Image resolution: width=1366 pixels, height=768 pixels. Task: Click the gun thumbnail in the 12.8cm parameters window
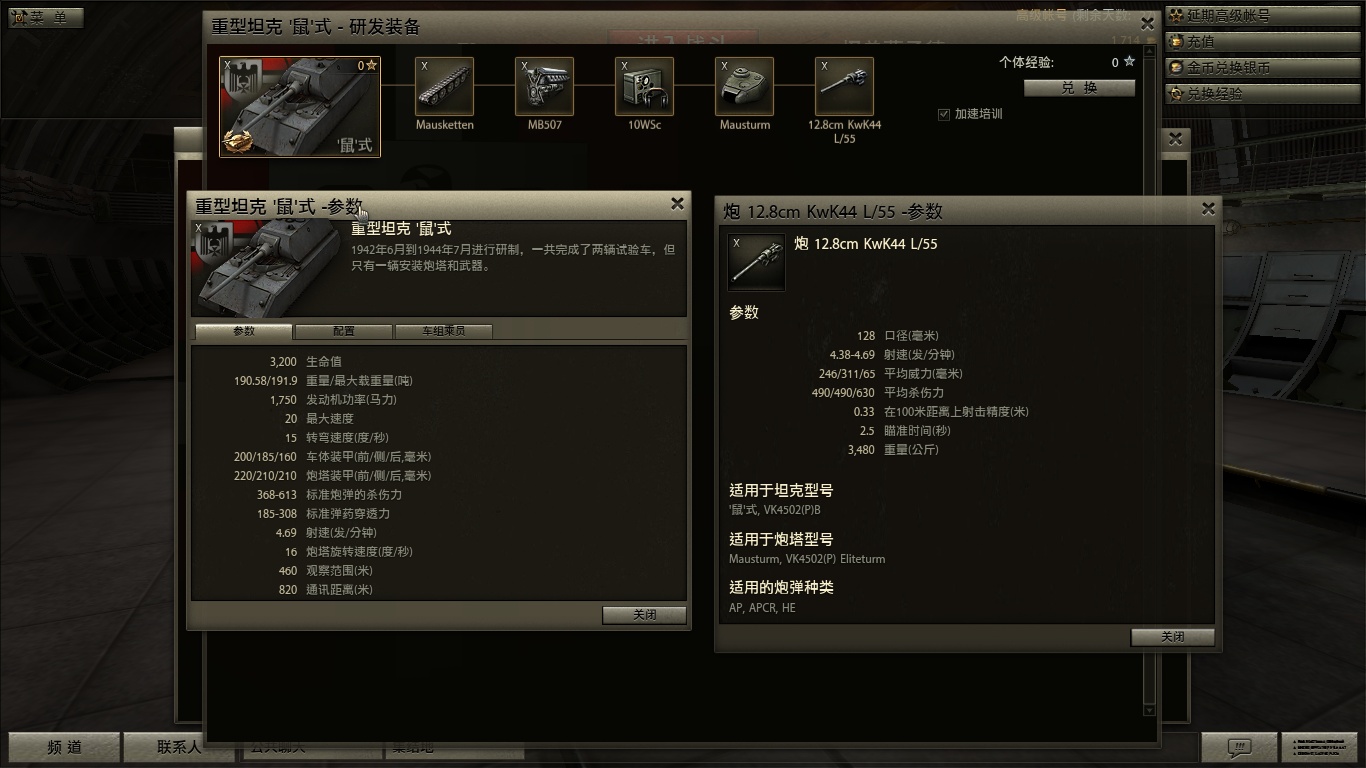(x=756, y=262)
